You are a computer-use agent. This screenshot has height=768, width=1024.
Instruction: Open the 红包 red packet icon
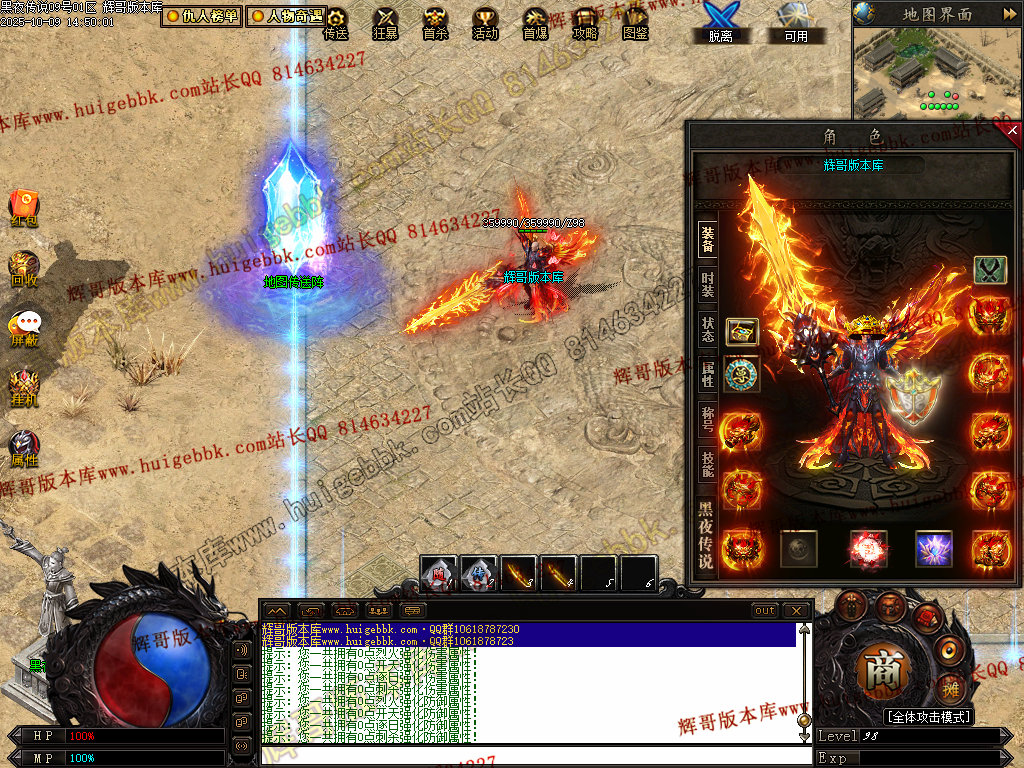tap(24, 206)
